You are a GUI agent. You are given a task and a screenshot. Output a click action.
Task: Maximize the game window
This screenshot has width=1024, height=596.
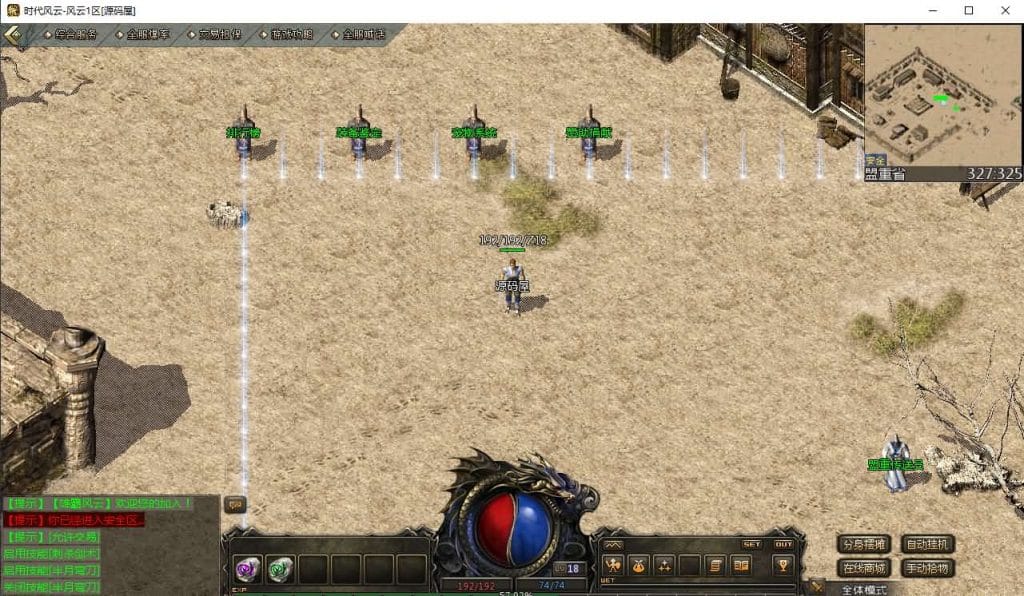coord(968,10)
